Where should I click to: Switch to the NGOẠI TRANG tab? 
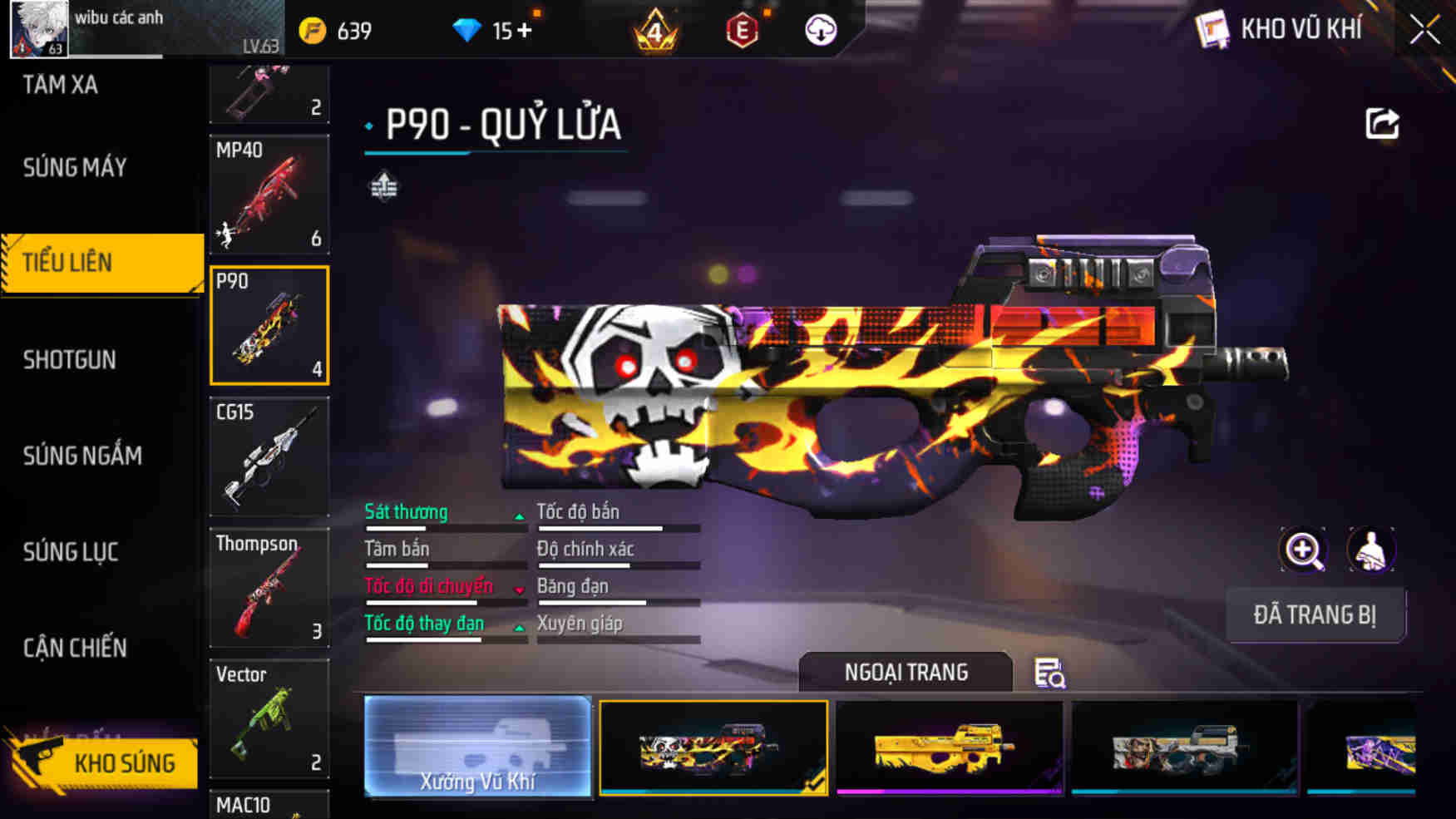pos(906,672)
